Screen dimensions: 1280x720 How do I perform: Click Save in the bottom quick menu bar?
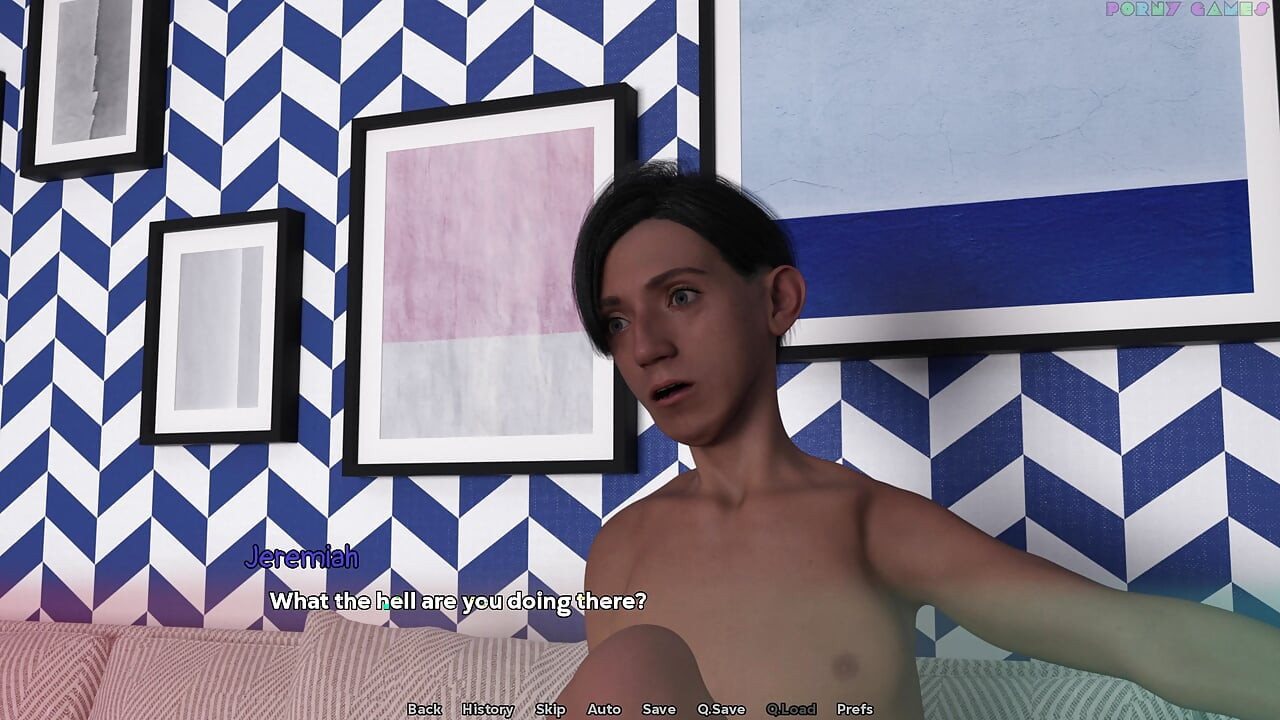point(658,708)
